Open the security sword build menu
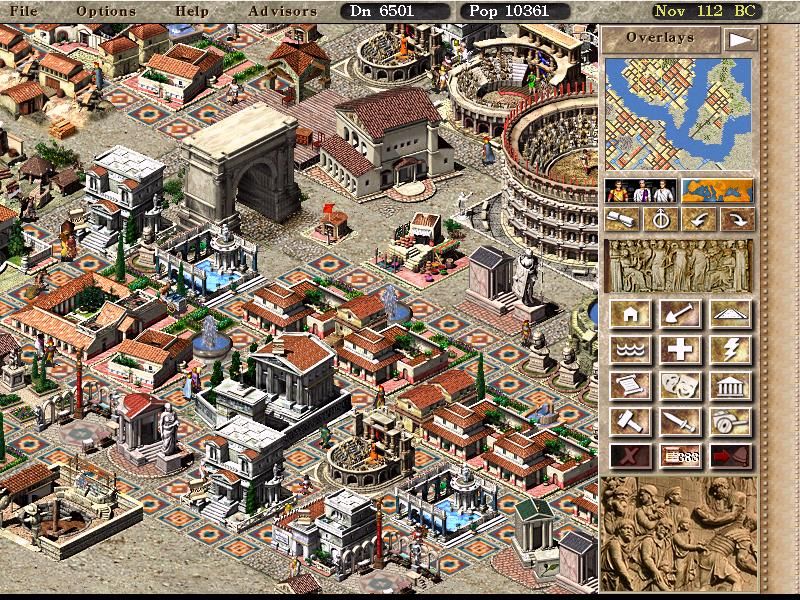Screen dimensions: 800x600 click(681, 420)
